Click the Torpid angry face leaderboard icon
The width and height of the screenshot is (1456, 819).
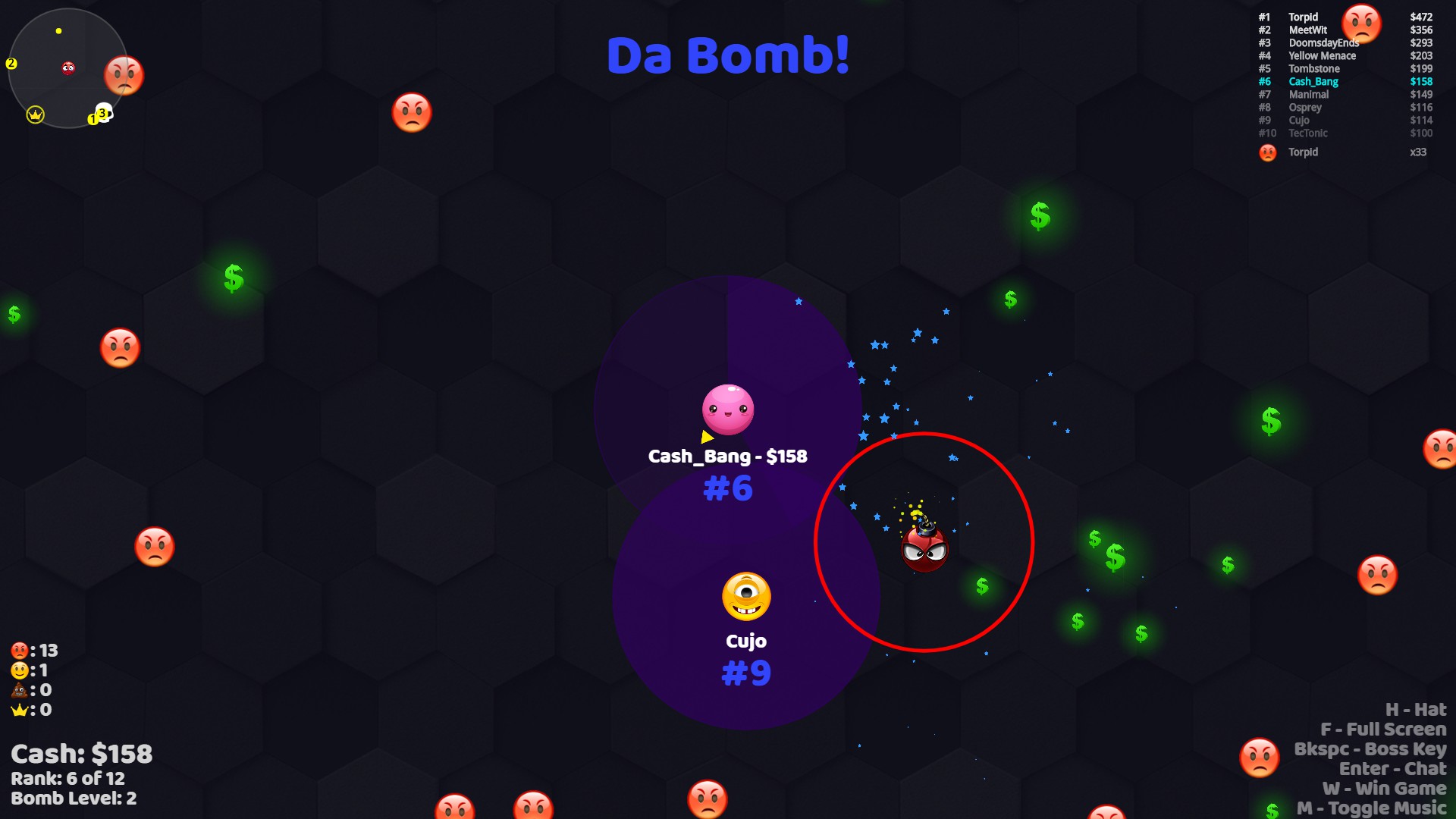tap(1362, 23)
